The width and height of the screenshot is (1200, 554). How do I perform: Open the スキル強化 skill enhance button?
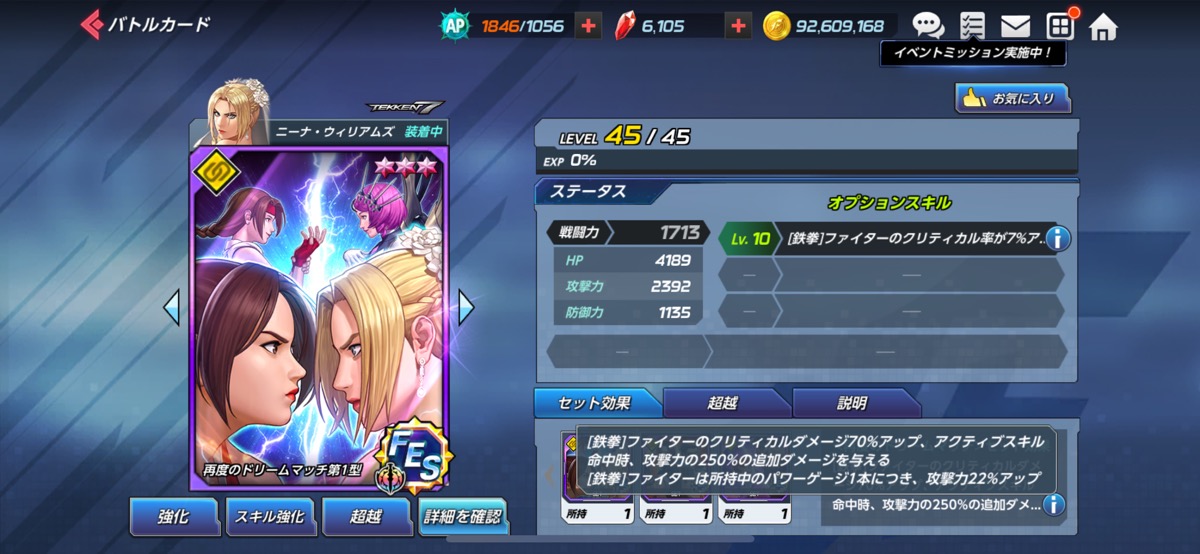[269, 516]
